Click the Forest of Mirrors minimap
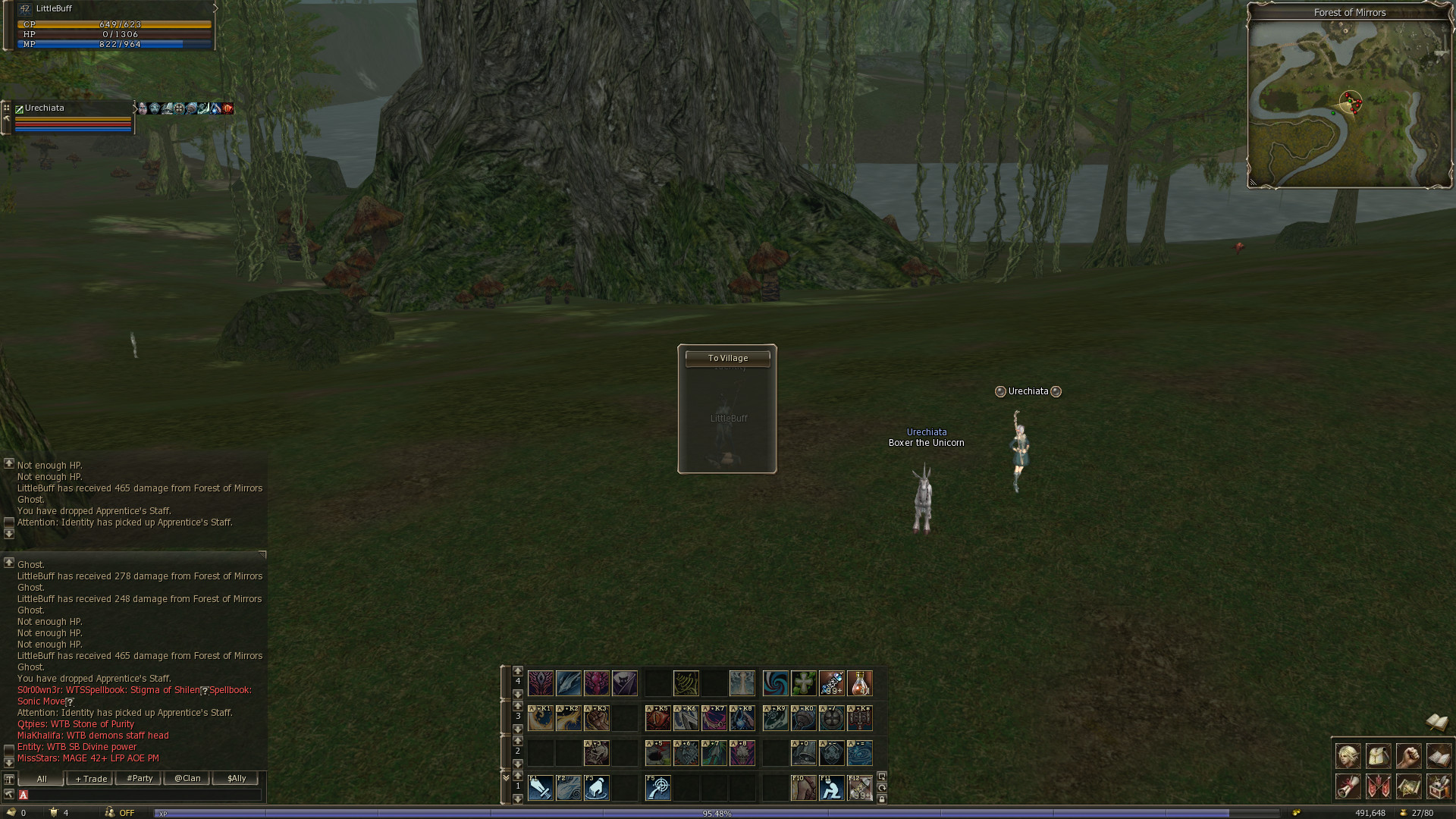The width and height of the screenshot is (1456, 819). coord(1349,104)
